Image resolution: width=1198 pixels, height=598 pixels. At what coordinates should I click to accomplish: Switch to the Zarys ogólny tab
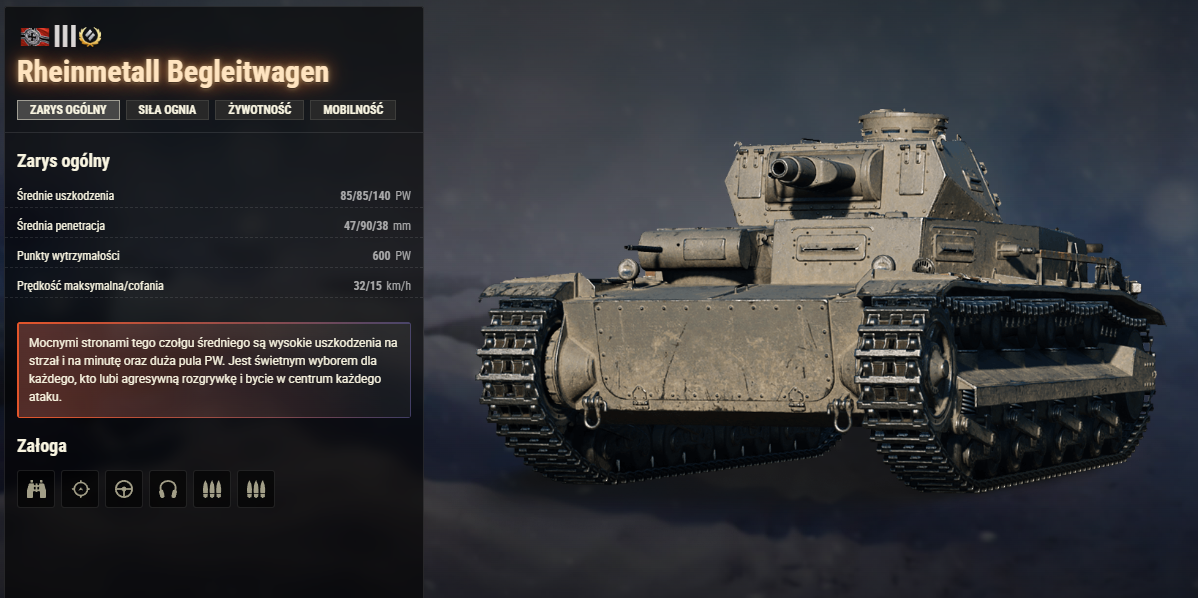point(68,110)
